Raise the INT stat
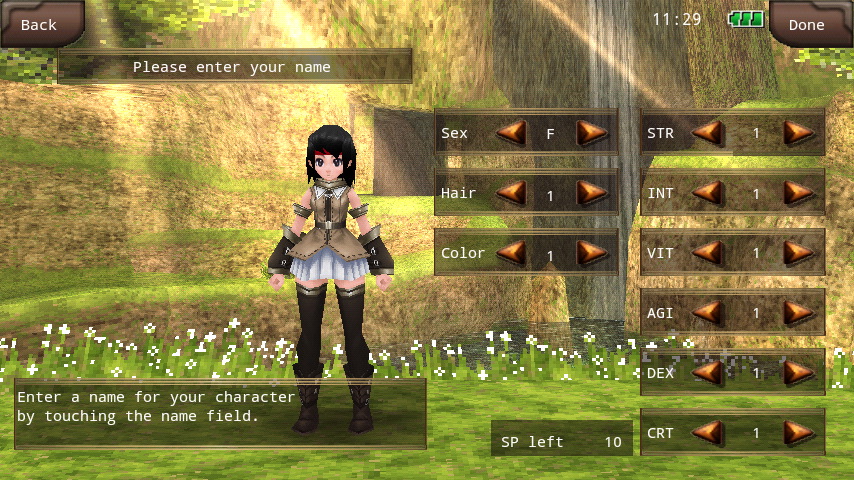 point(798,192)
